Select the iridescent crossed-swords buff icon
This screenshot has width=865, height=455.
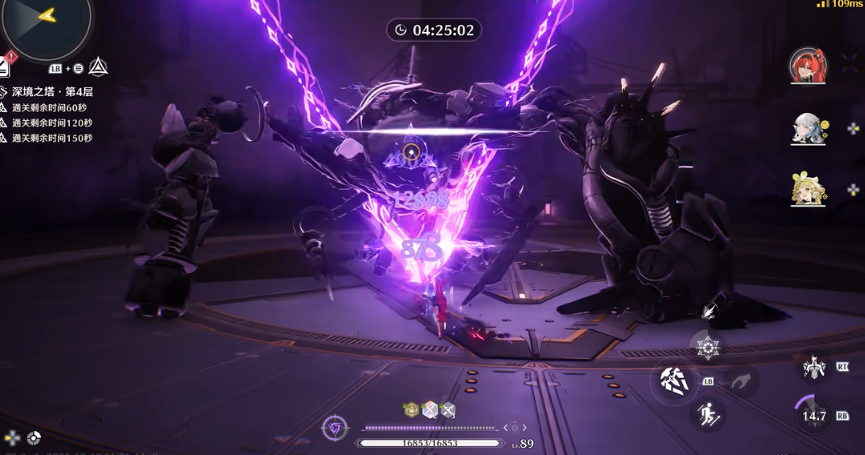429,409
